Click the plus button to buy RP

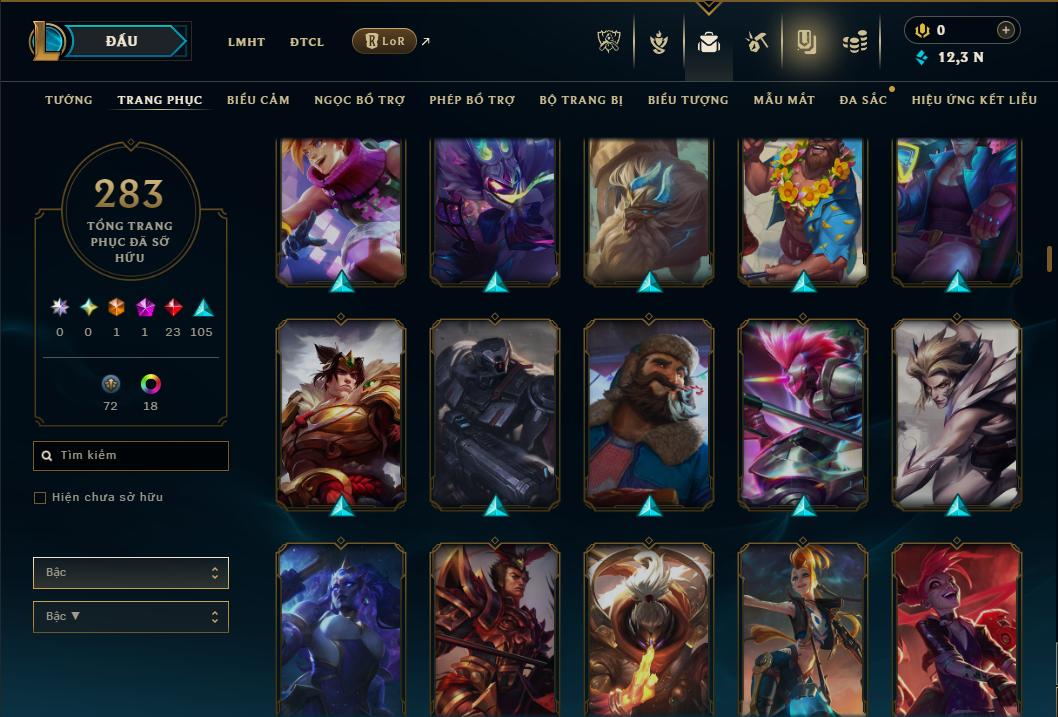pos(1006,30)
